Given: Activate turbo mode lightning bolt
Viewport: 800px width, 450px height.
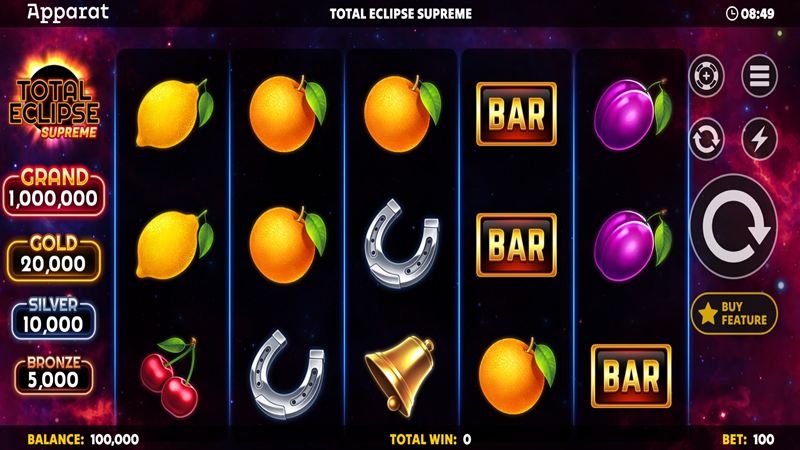Looking at the screenshot, I should [x=759, y=139].
